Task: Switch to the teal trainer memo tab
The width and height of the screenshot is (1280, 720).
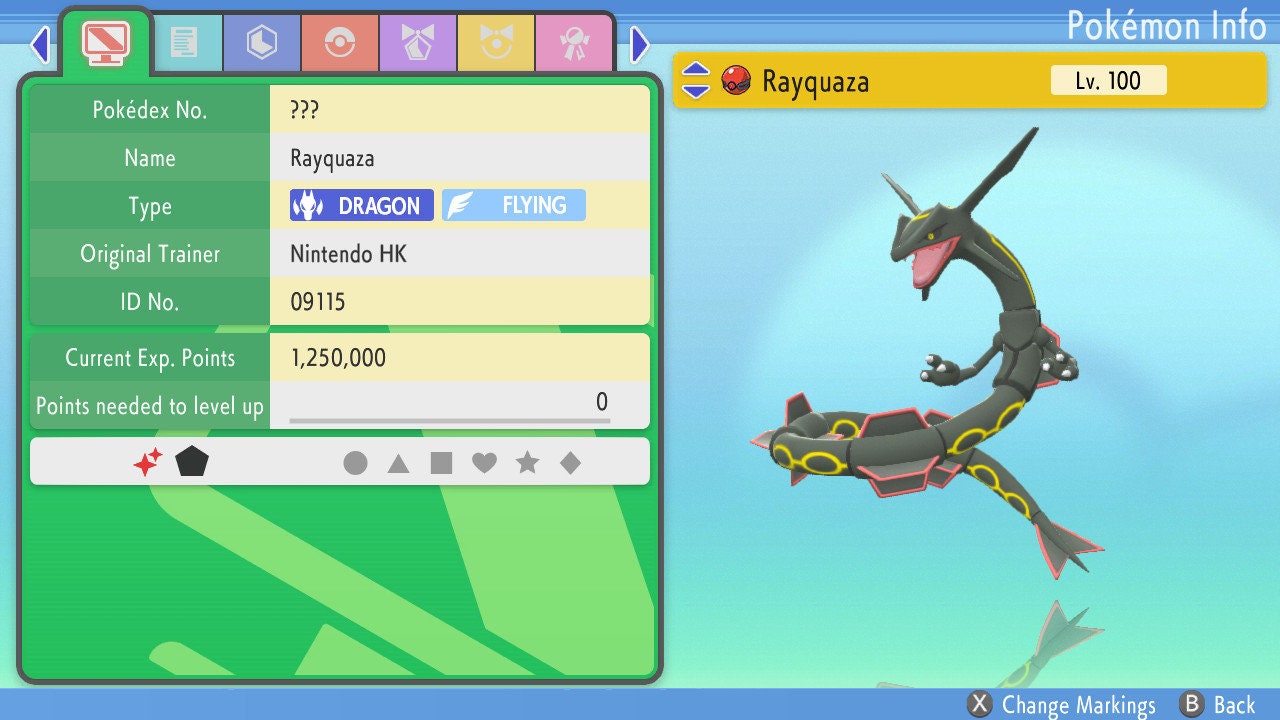Action: click(183, 42)
